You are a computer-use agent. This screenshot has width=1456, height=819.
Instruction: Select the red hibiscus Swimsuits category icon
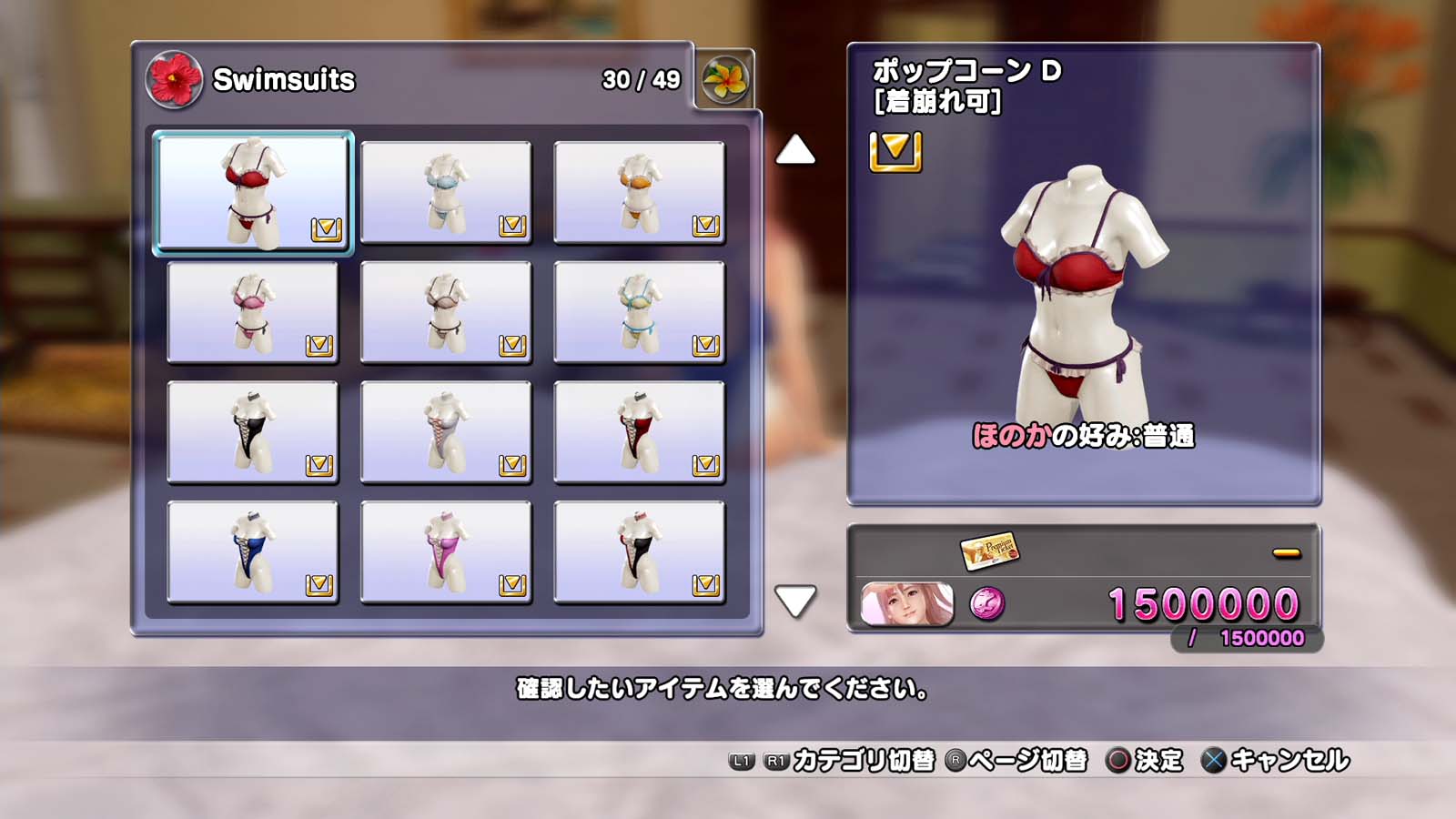[x=174, y=79]
